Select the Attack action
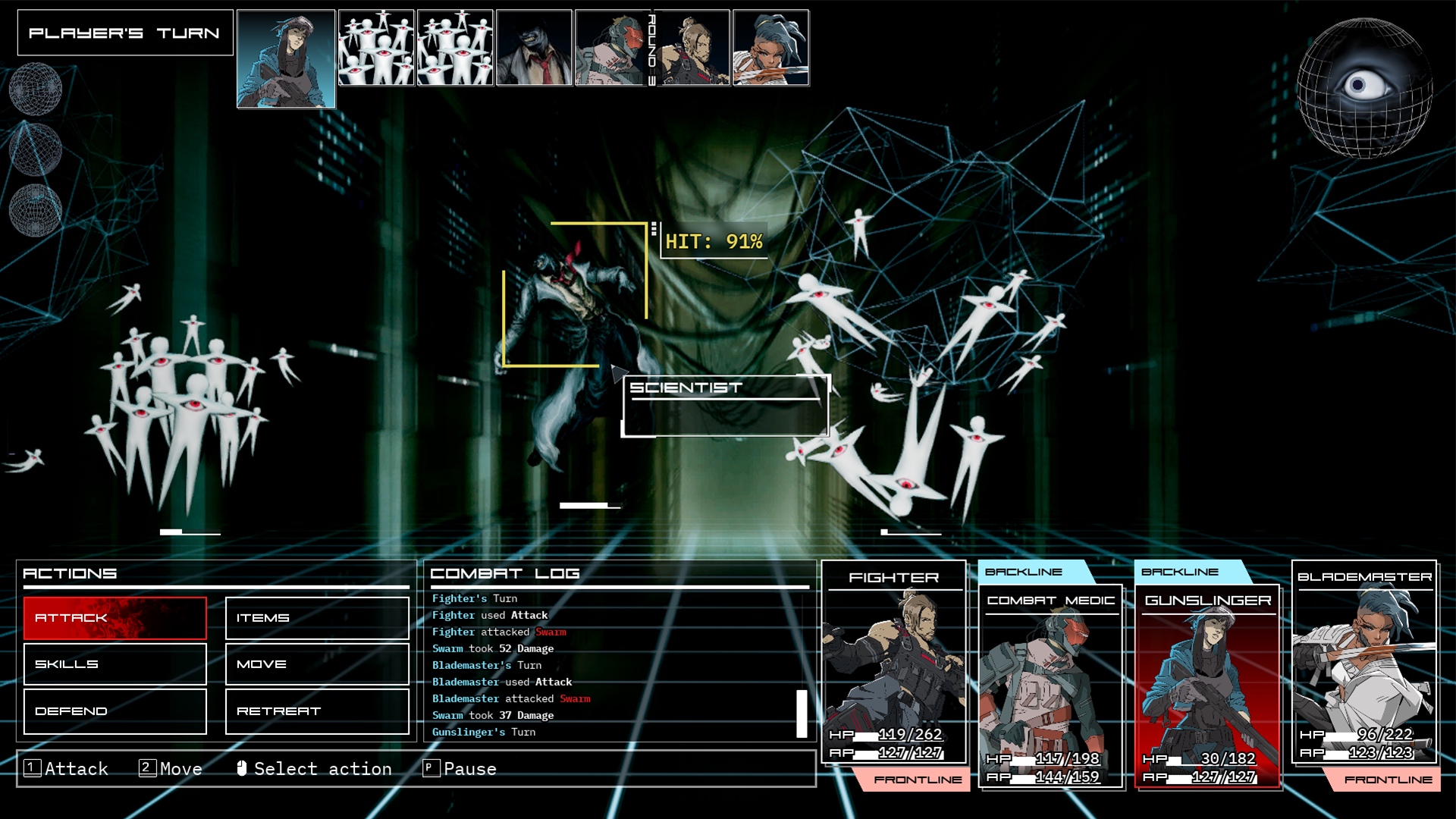The image size is (1456, 819). coord(115,618)
